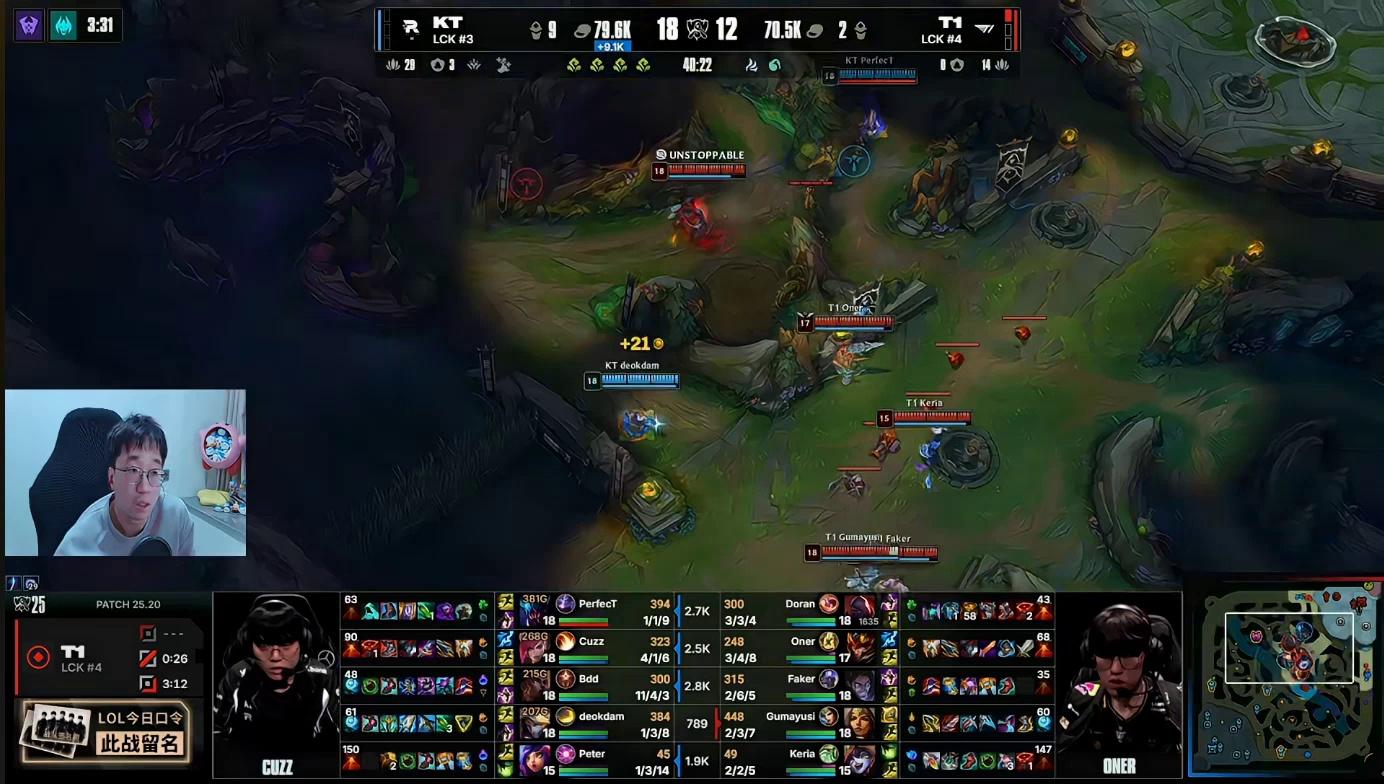Click the T1 team logo in the top scoreboard
This screenshot has width=1384, height=784.
985,29
